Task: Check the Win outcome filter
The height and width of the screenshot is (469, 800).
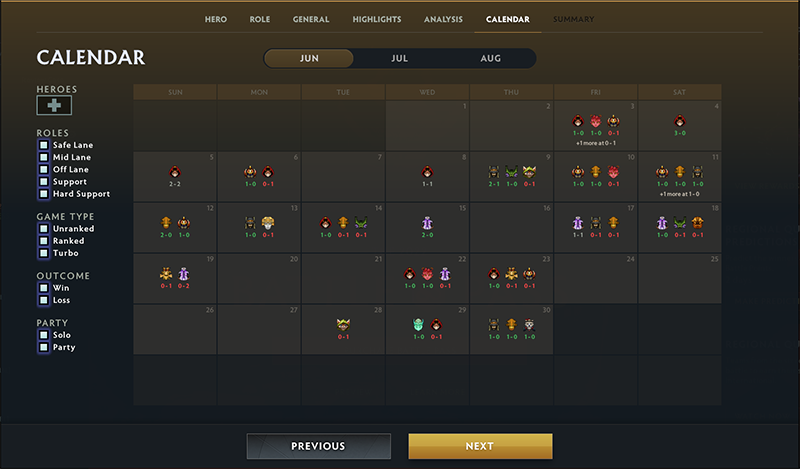Action: tap(44, 288)
